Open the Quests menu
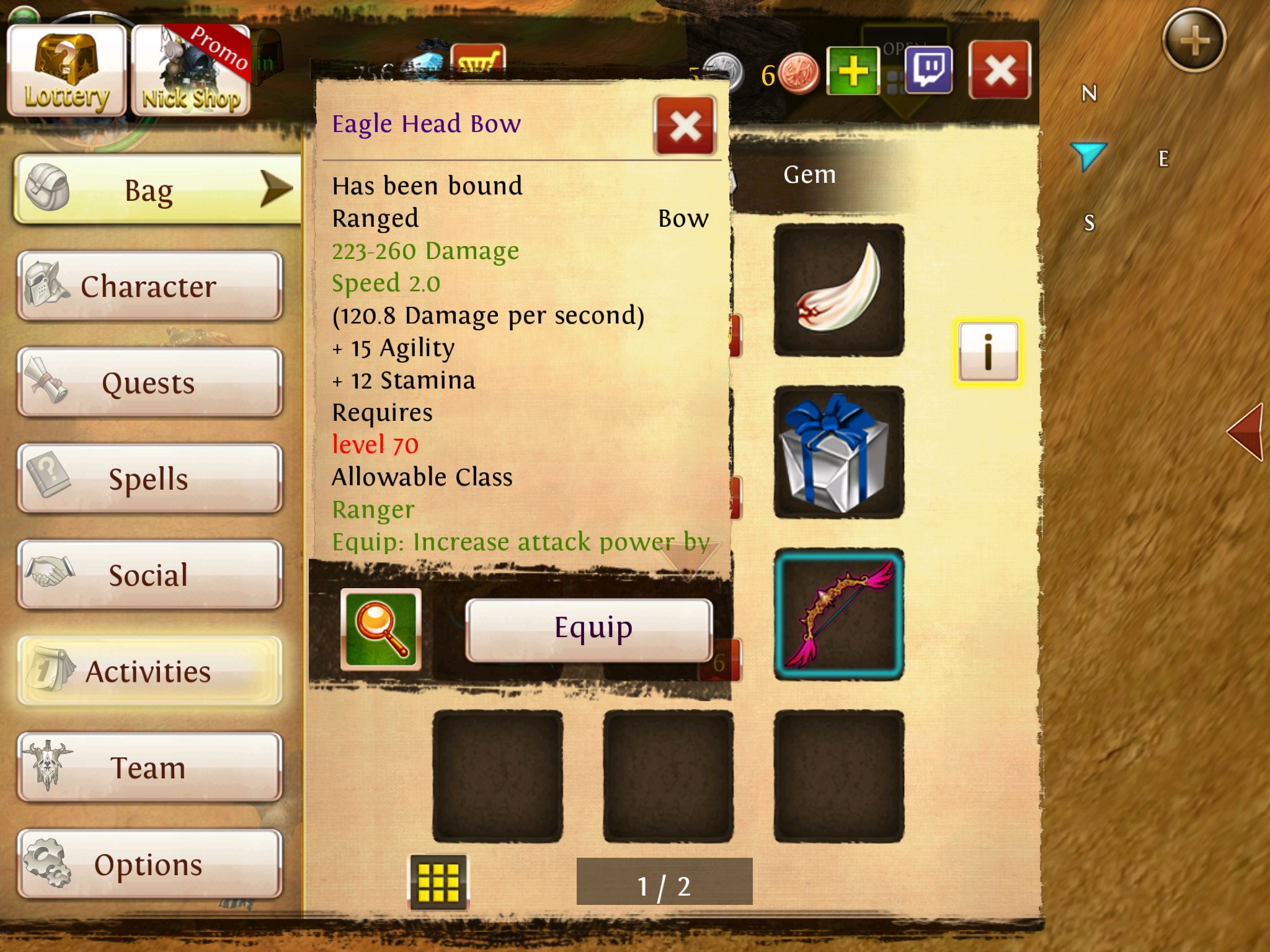The width and height of the screenshot is (1270, 952). click(x=149, y=382)
